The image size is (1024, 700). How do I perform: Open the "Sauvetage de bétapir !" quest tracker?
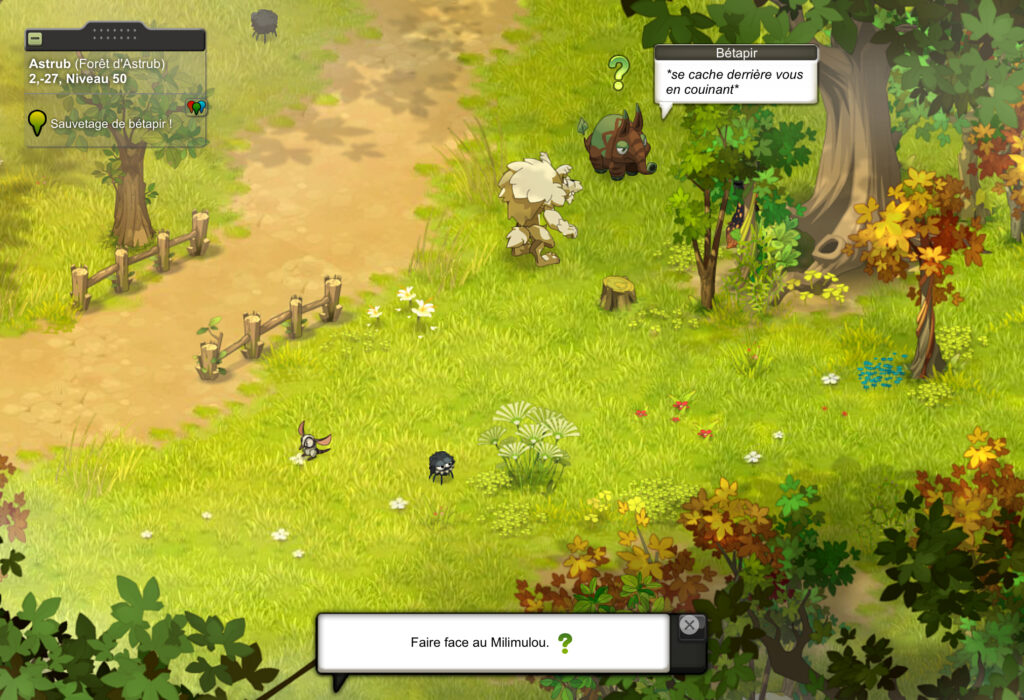[x=110, y=123]
